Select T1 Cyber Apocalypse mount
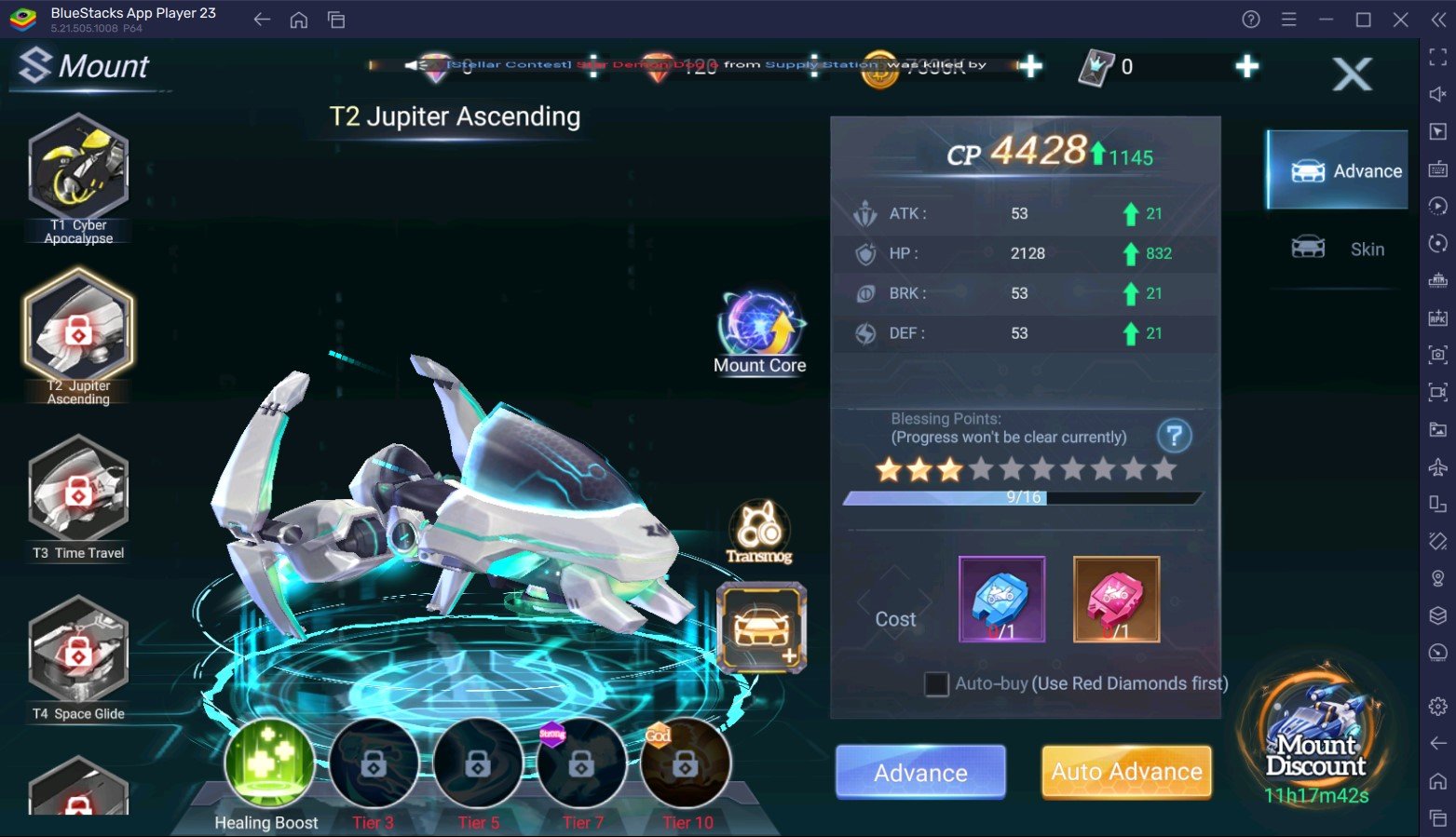The height and width of the screenshot is (837, 1456). [78, 174]
